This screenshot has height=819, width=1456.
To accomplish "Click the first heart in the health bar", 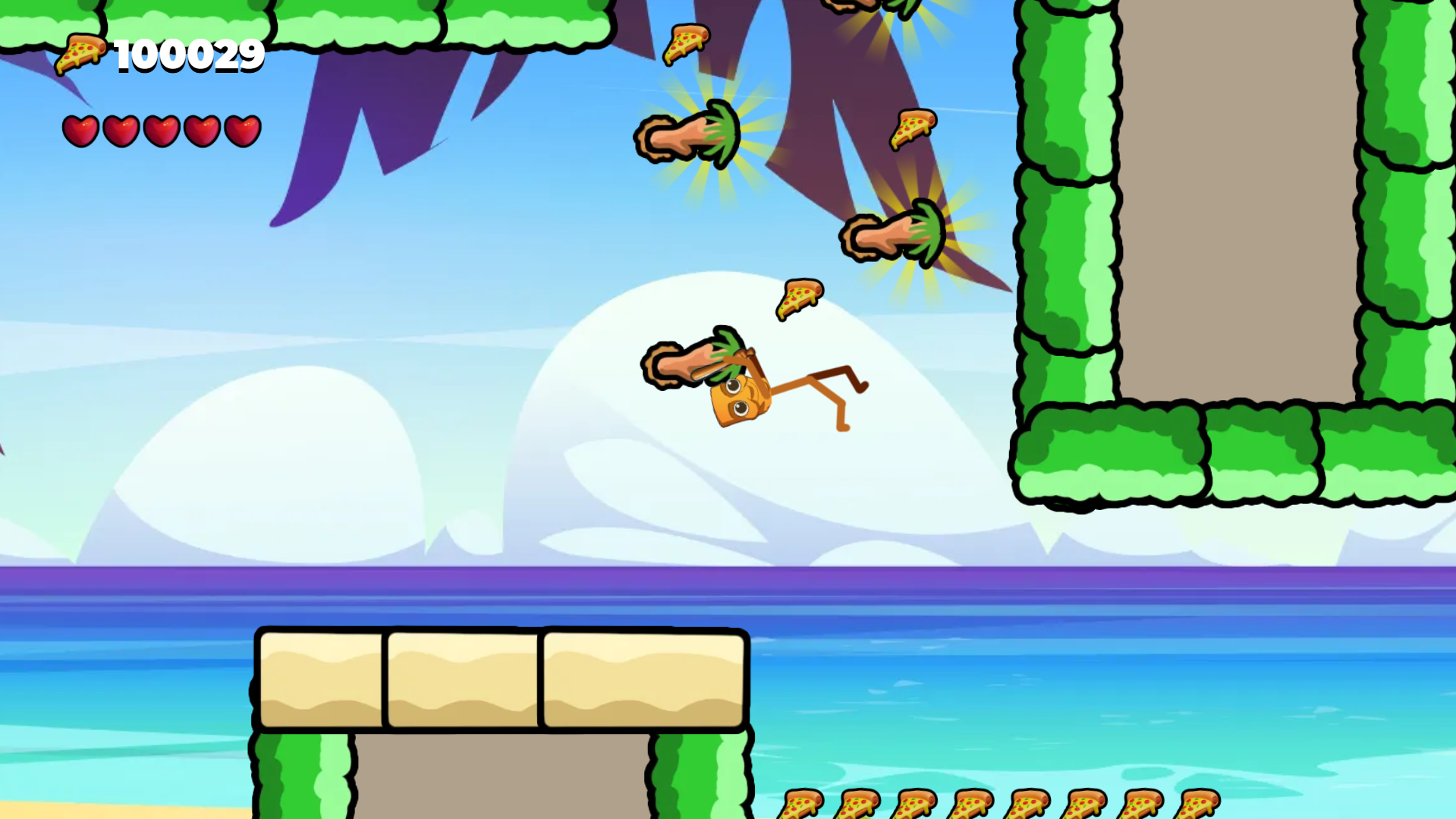I will click(81, 129).
